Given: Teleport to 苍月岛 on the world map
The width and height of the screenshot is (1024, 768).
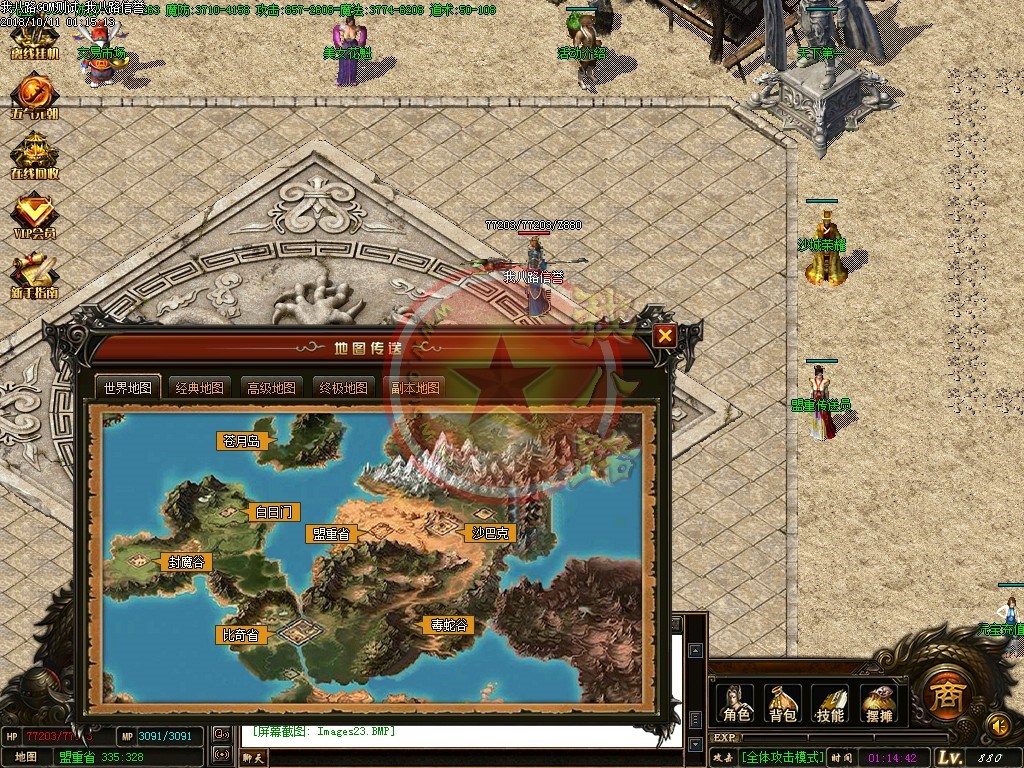Looking at the screenshot, I should (240, 440).
